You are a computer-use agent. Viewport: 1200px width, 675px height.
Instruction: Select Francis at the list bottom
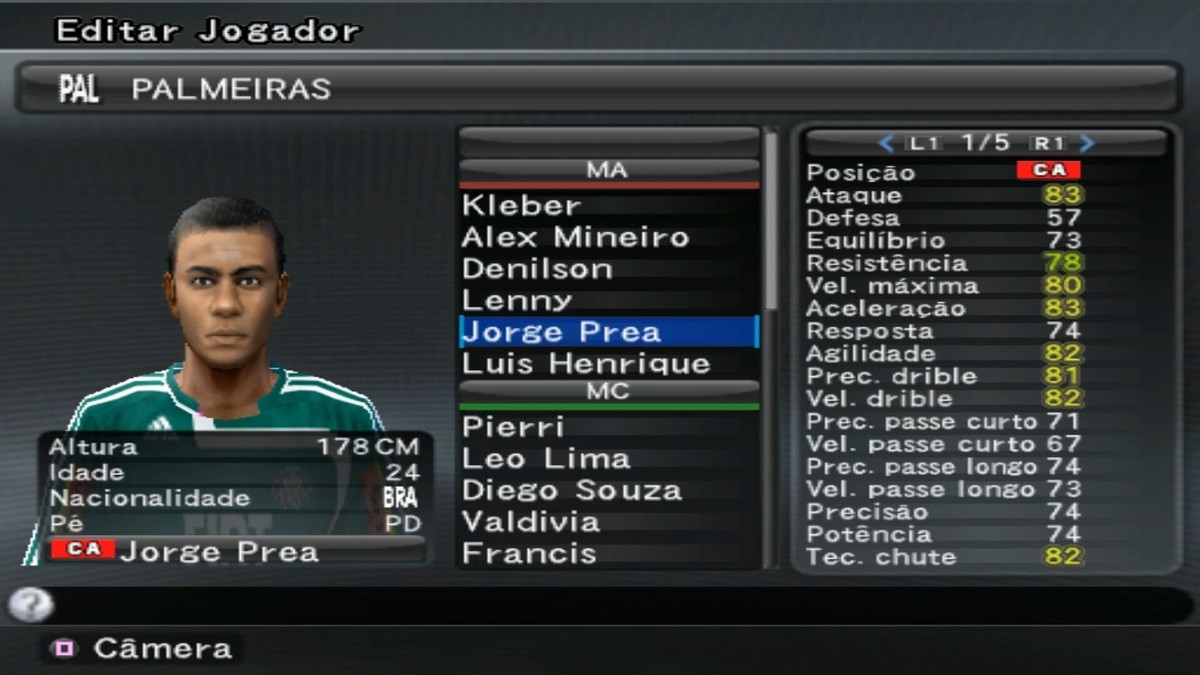[529, 554]
